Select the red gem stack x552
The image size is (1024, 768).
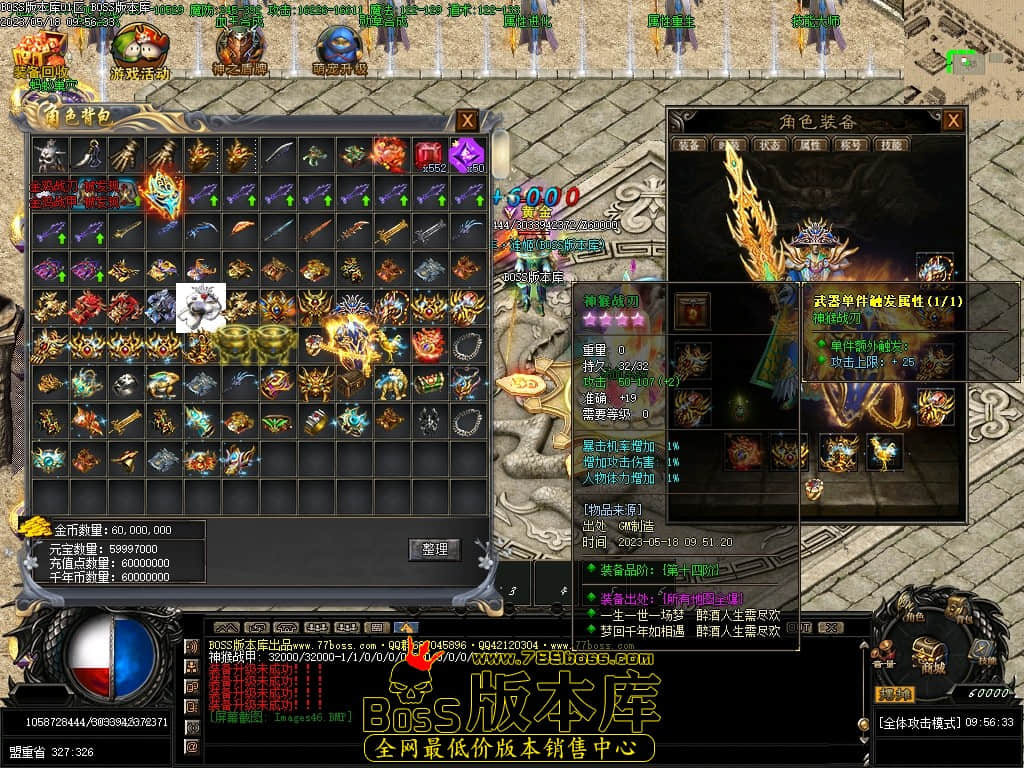pyautogui.click(x=429, y=155)
